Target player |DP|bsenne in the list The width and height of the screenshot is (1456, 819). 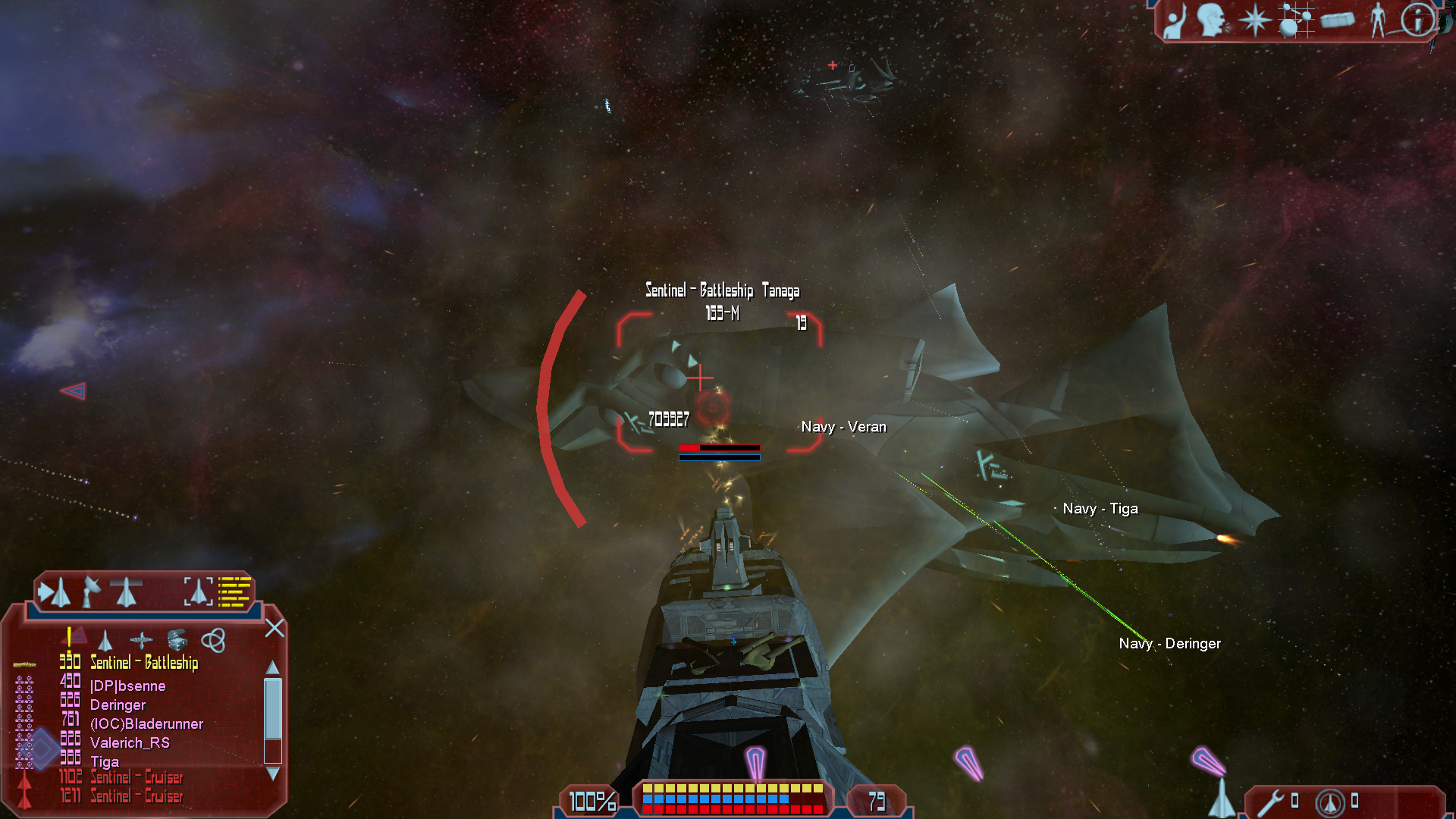tap(127, 686)
